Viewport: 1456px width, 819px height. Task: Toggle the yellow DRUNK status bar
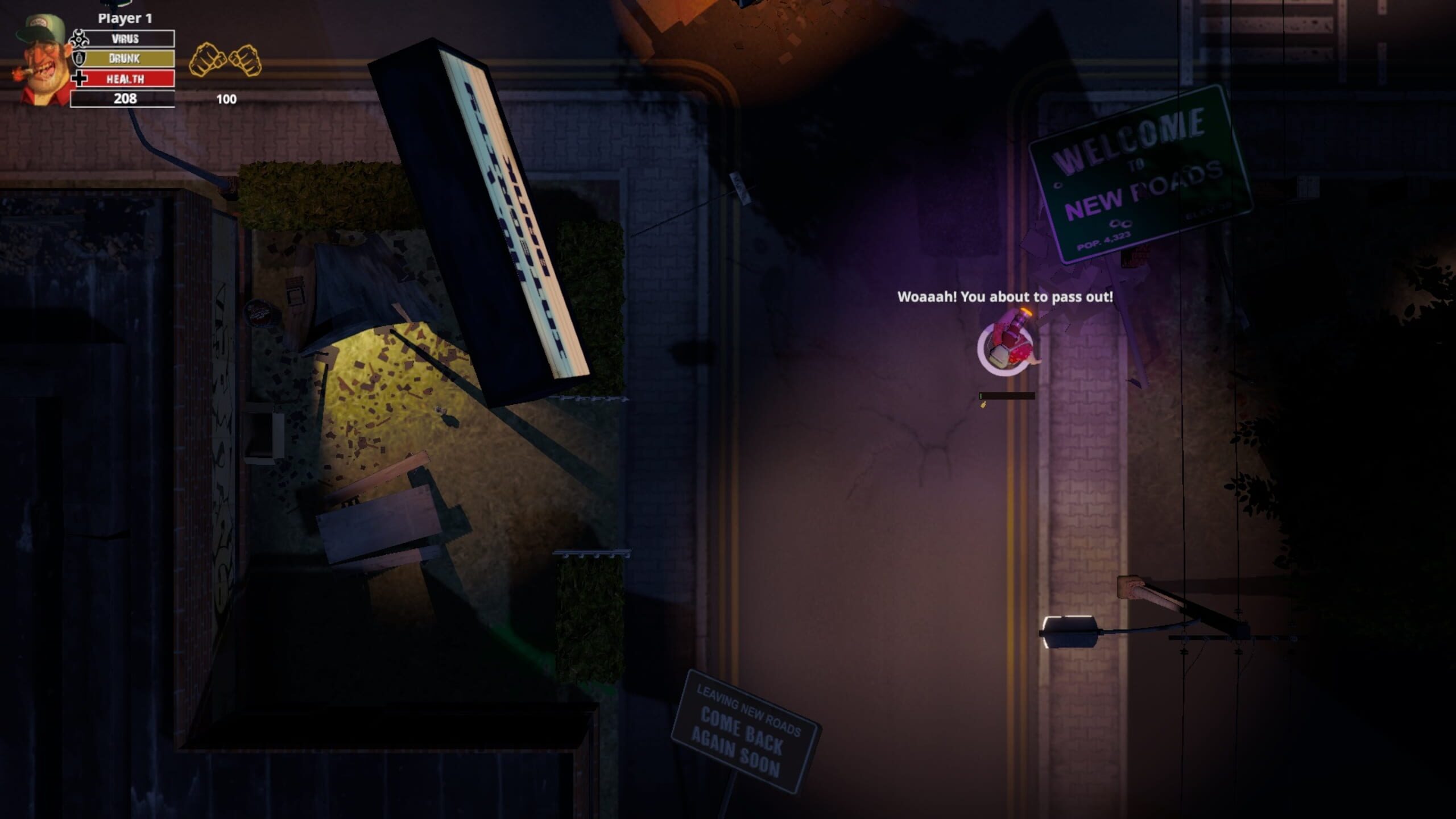click(125, 59)
